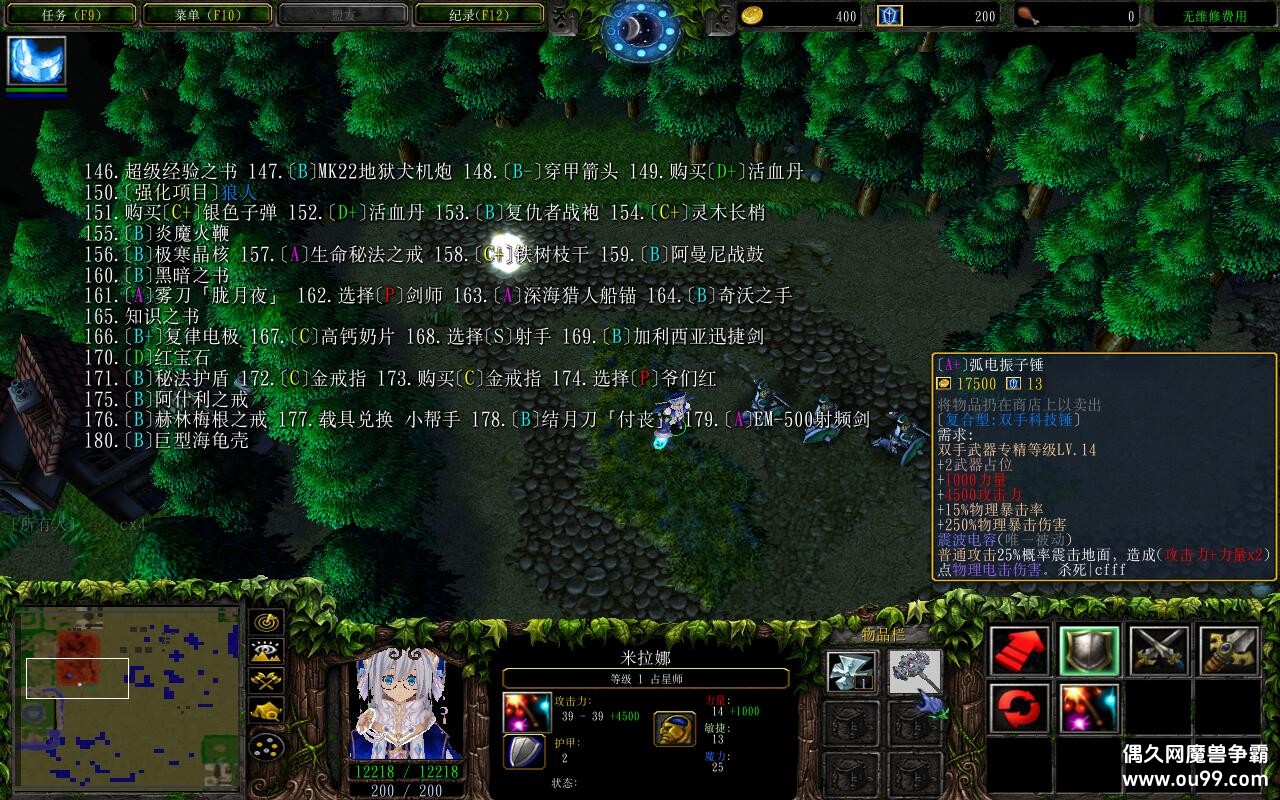Screen dimensions: 1280x800
Task: Select the arc hammer item in inventory
Action: (x=915, y=672)
